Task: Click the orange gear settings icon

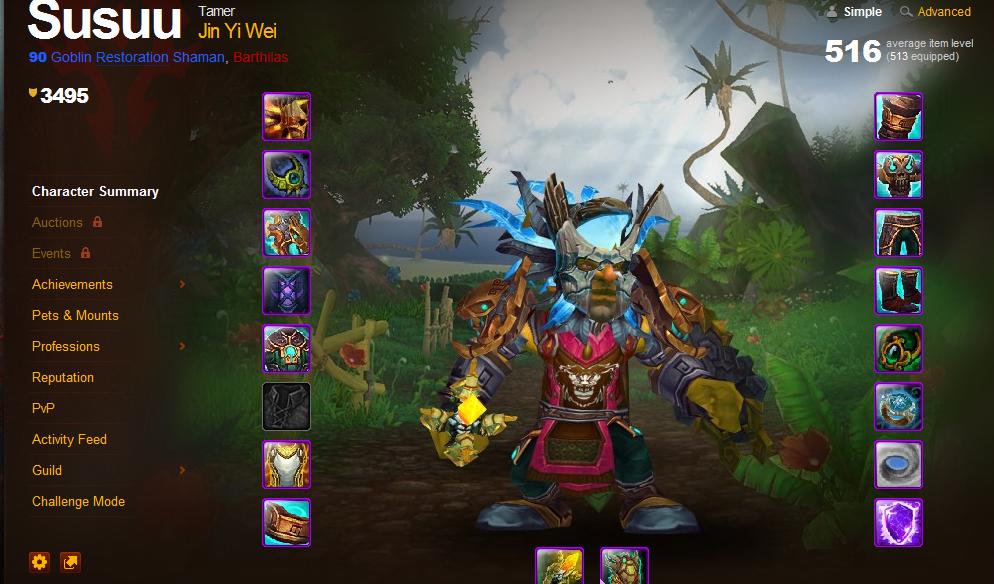Action: tap(40, 562)
